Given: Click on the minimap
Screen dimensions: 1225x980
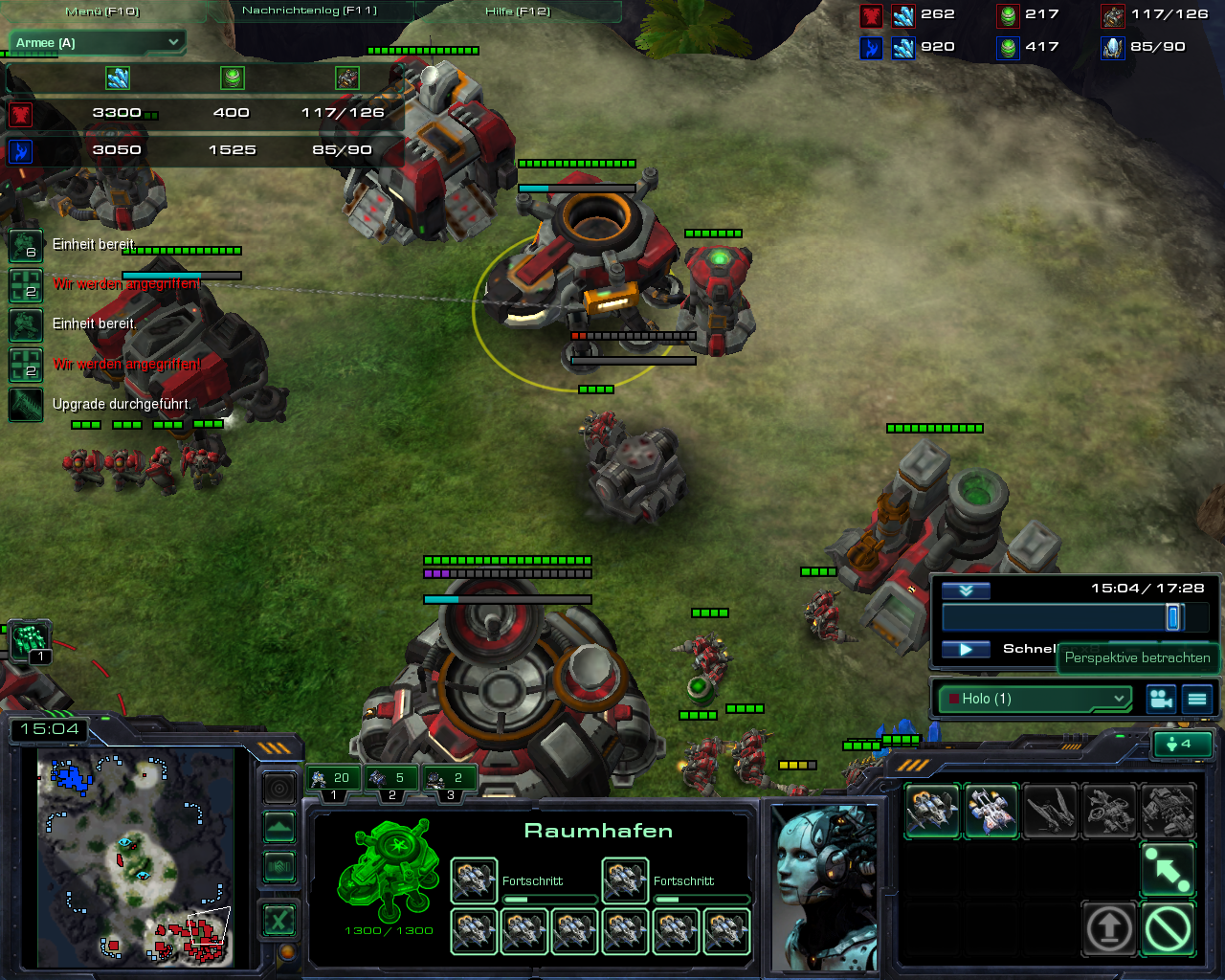Looking at the screenshot, I should click(x=135, y=857).
